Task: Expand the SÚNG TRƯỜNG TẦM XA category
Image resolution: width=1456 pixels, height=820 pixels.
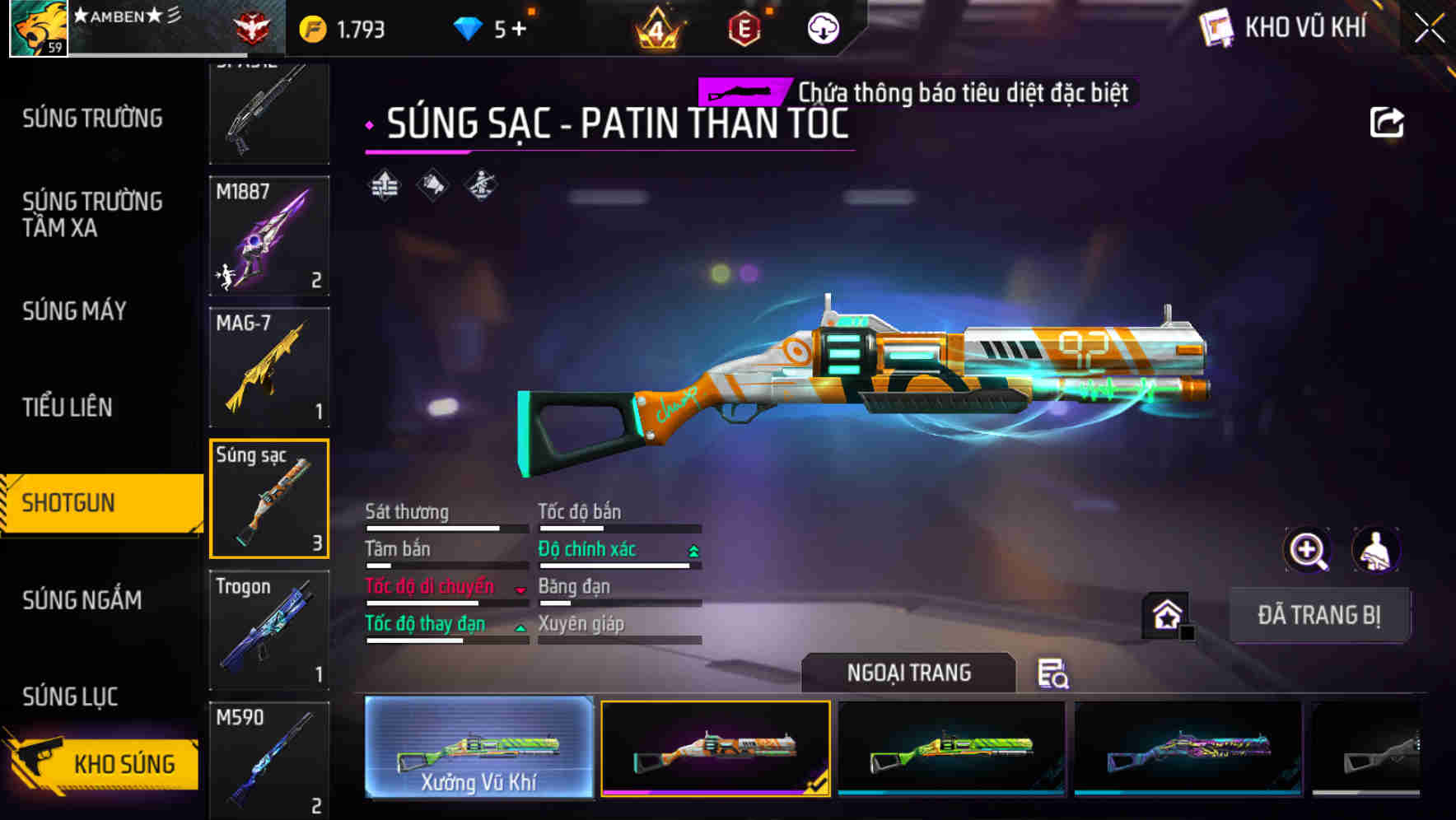Action: tap(93, 215)
